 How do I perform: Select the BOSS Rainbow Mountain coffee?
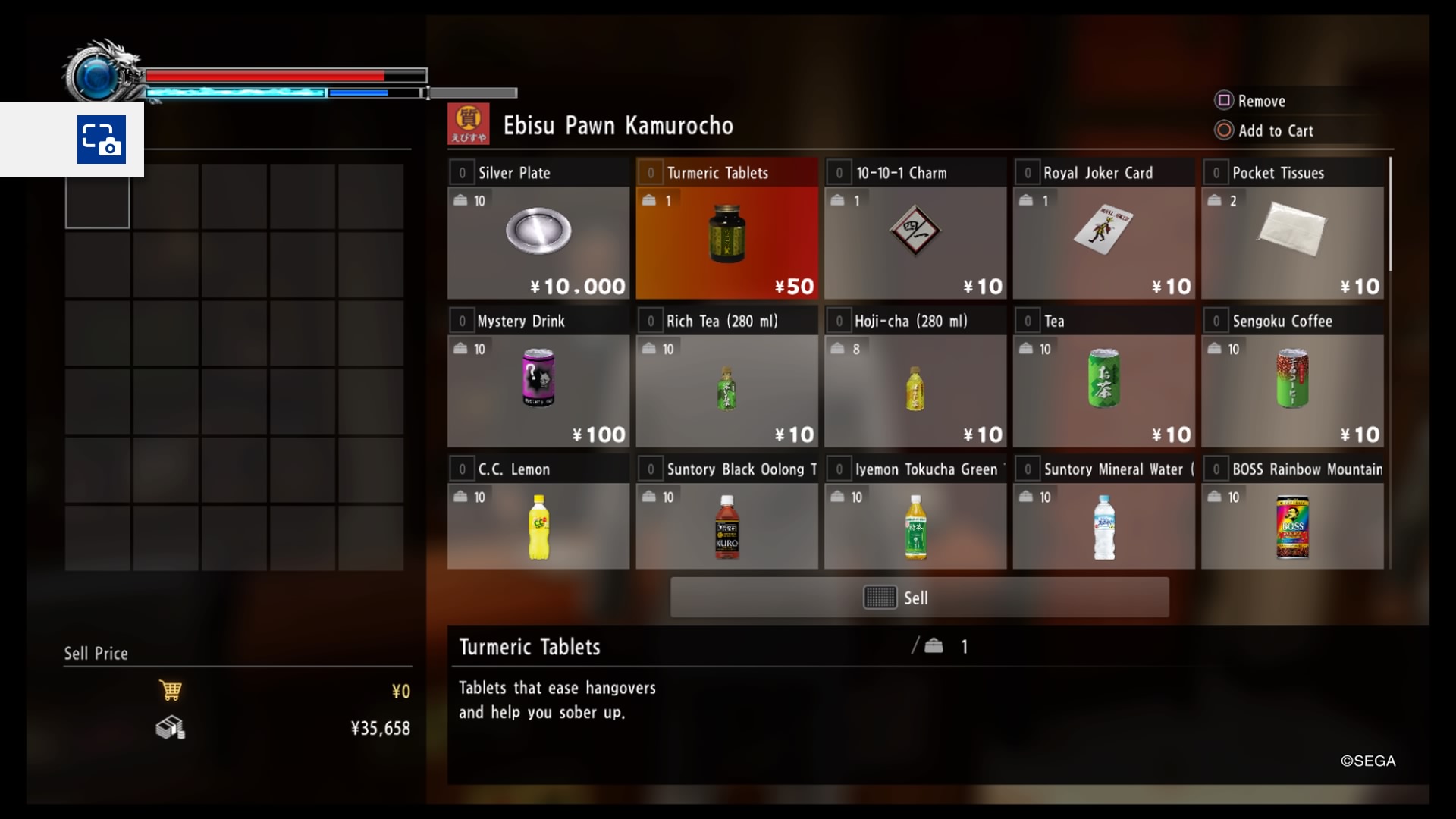point(1293,523)
